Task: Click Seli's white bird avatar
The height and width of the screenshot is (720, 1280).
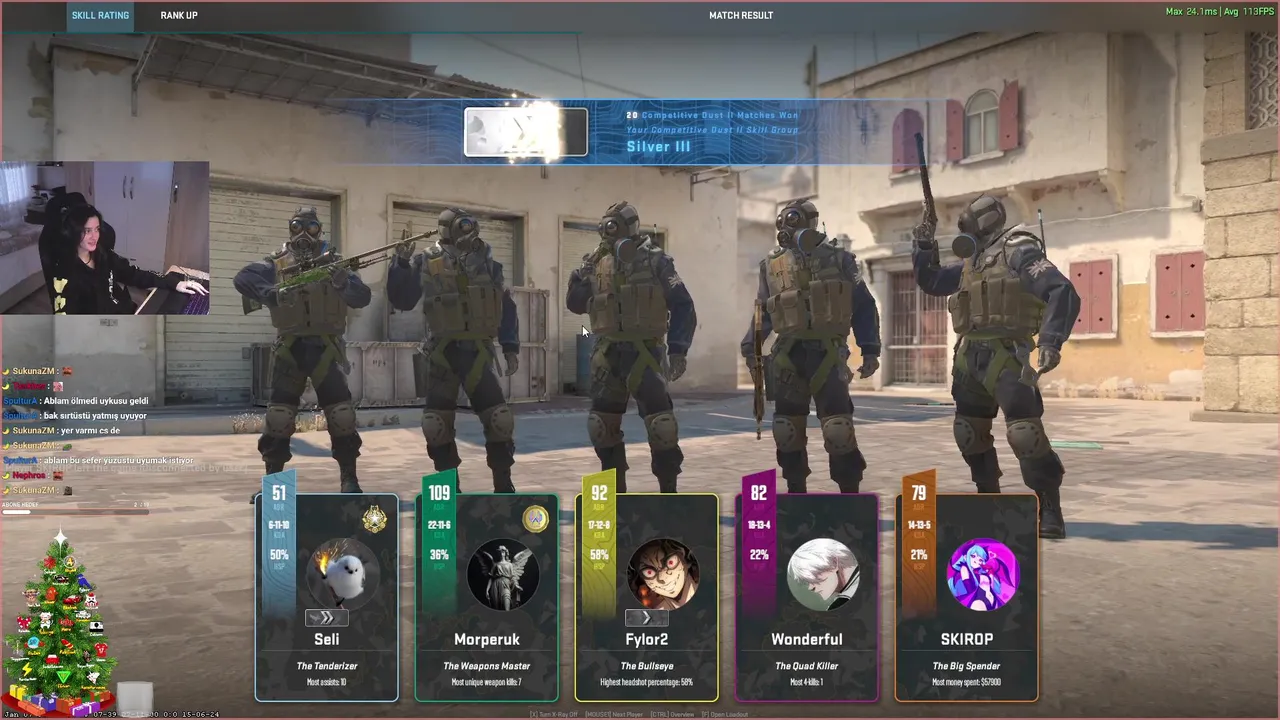Action: coord(342,575)
